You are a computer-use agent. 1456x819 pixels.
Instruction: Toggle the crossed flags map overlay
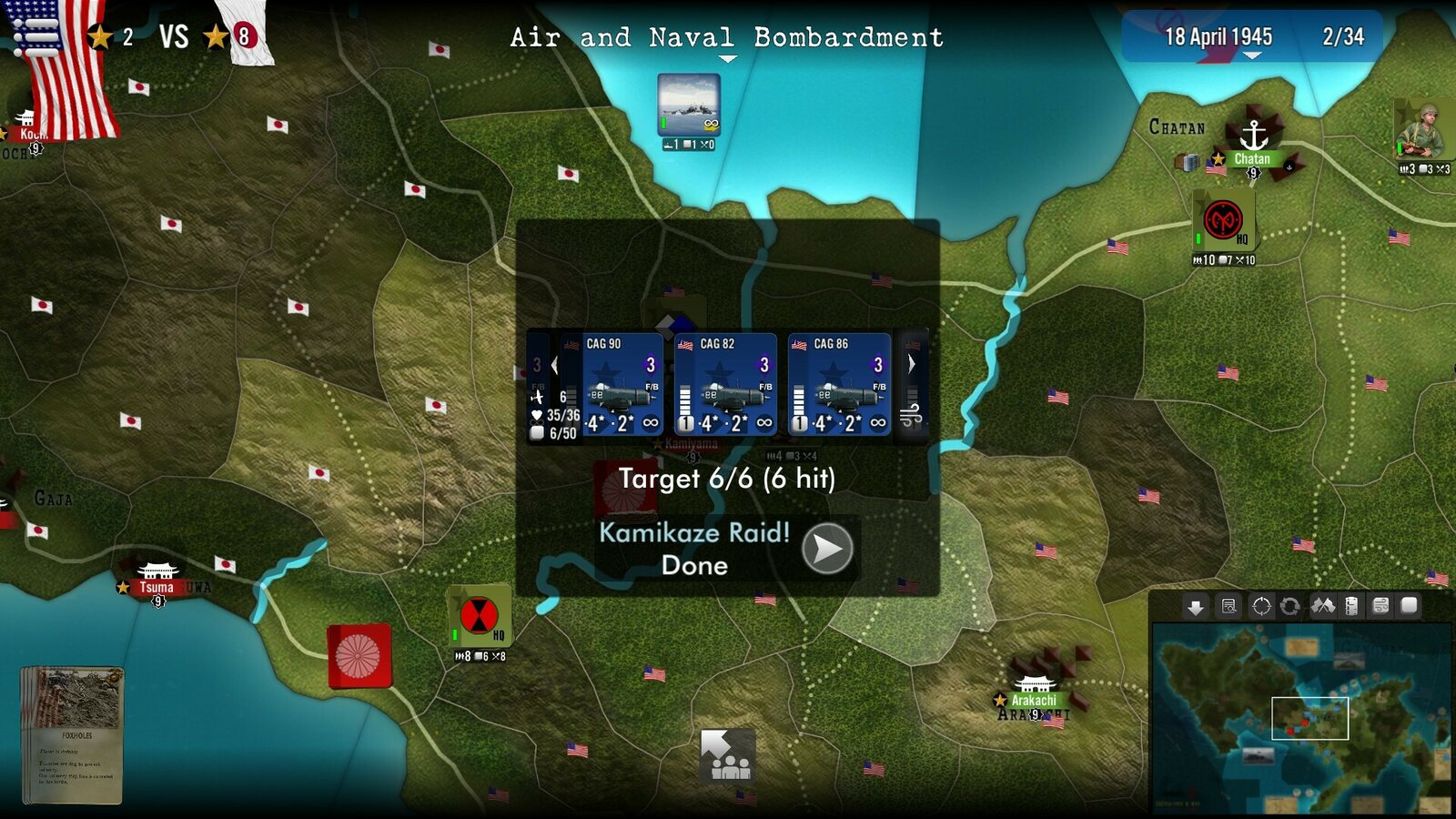pyautogui.click(x=1322, y=606)
